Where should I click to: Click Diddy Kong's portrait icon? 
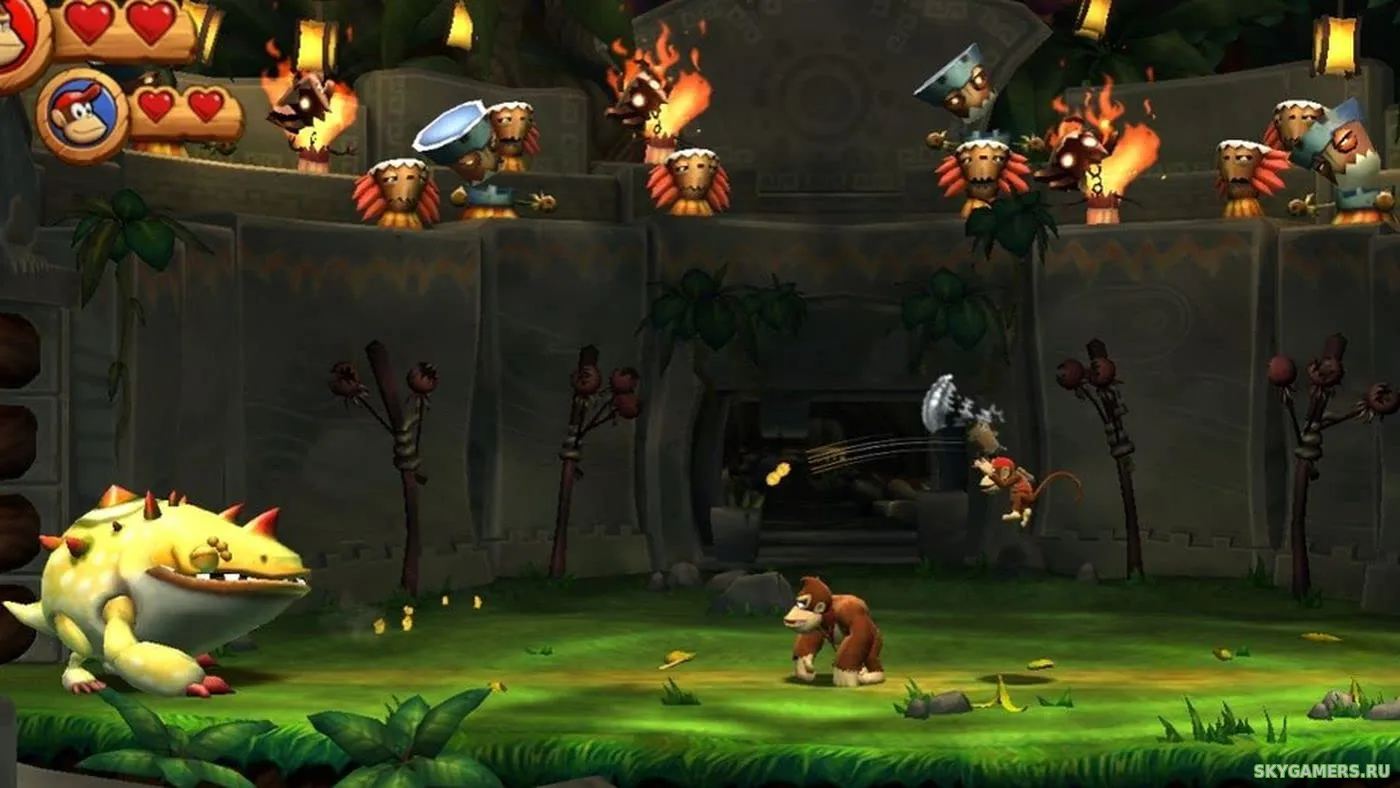pos(82,115)
